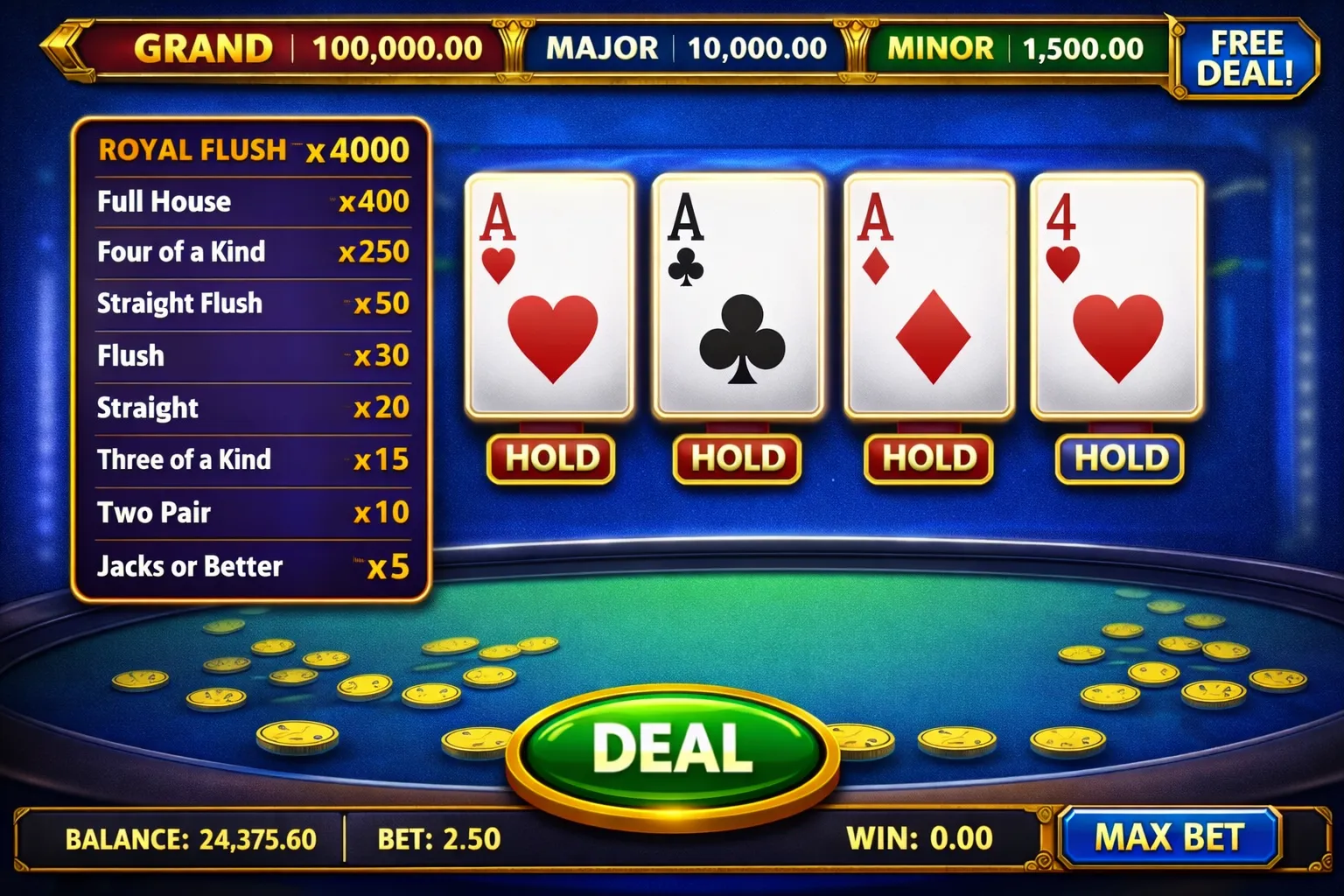Select the ROYAL FLUSH x4000 paytable row
The height and width of the screenshot is (896, 1344).
tap(254, 149)
